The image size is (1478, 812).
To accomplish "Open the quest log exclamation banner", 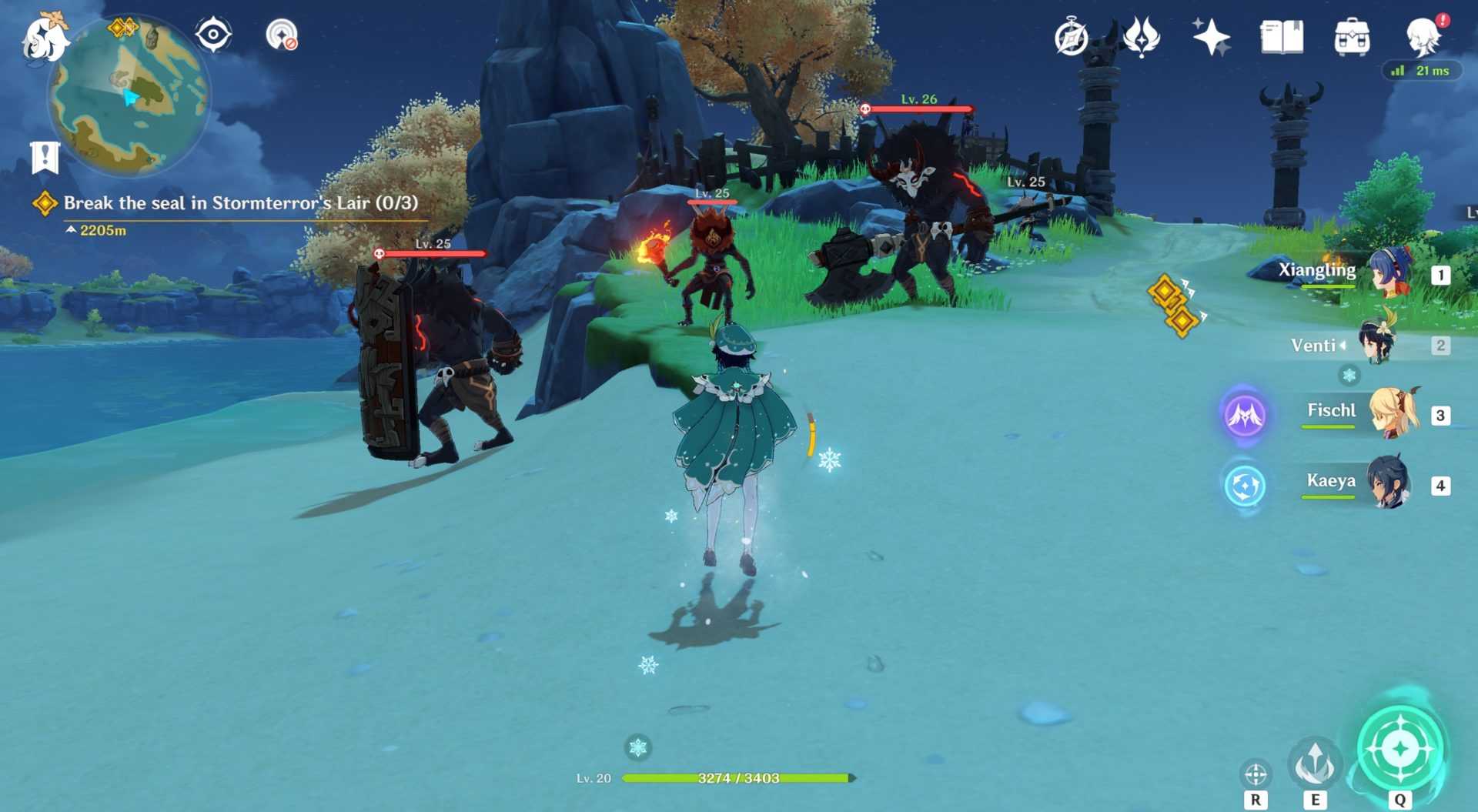I will pyautogui.click(x=45, y=157).
